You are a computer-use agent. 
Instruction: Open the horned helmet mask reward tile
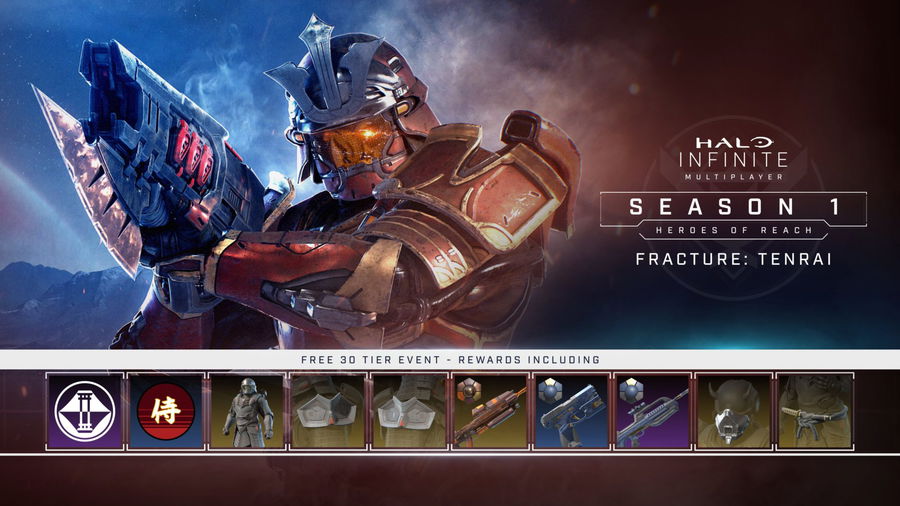(733, 411)
